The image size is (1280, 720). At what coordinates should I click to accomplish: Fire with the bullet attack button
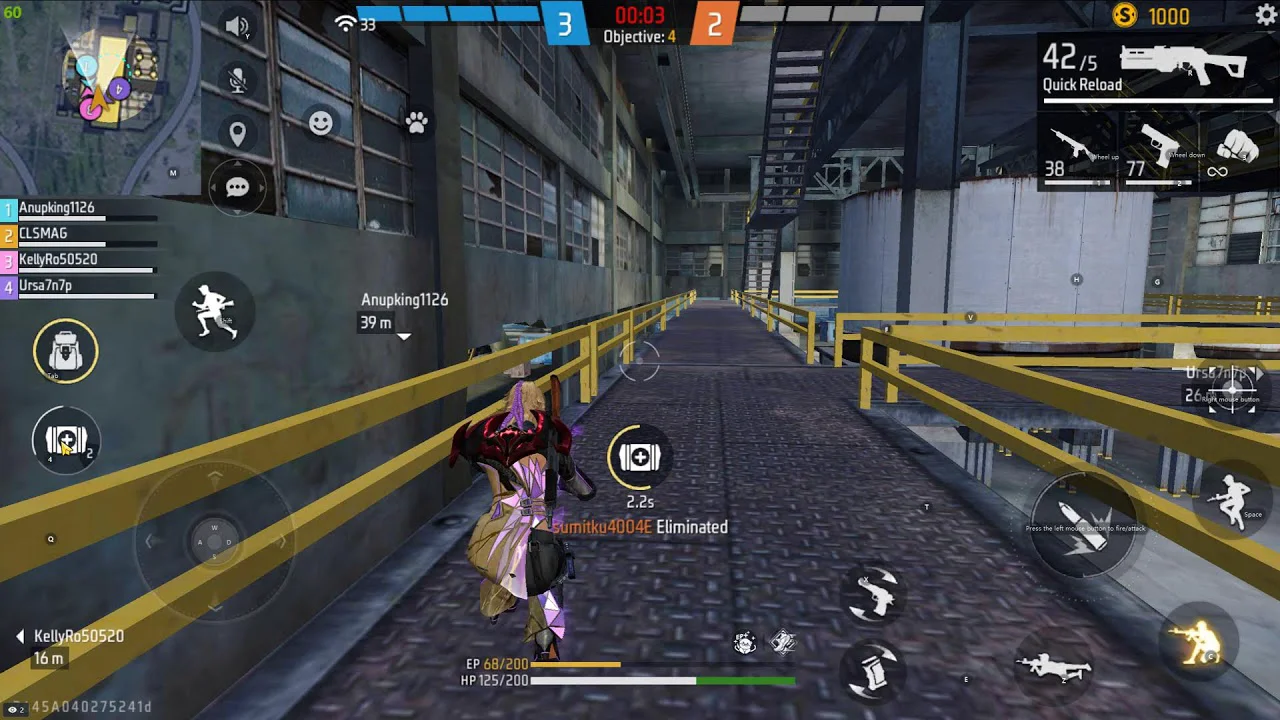click(1082, 526)
